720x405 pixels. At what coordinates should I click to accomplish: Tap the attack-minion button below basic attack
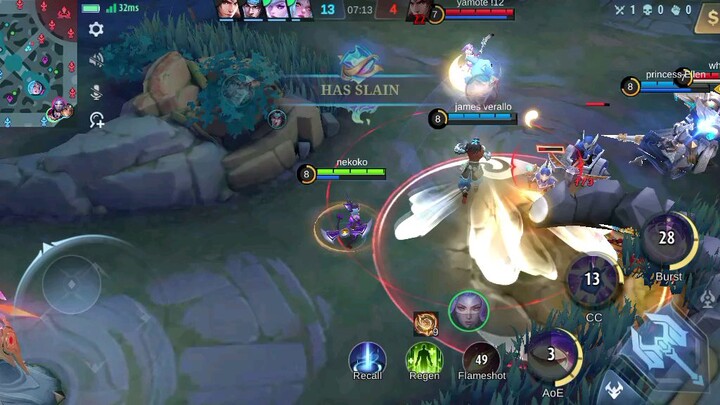click(x=611, y=389)
